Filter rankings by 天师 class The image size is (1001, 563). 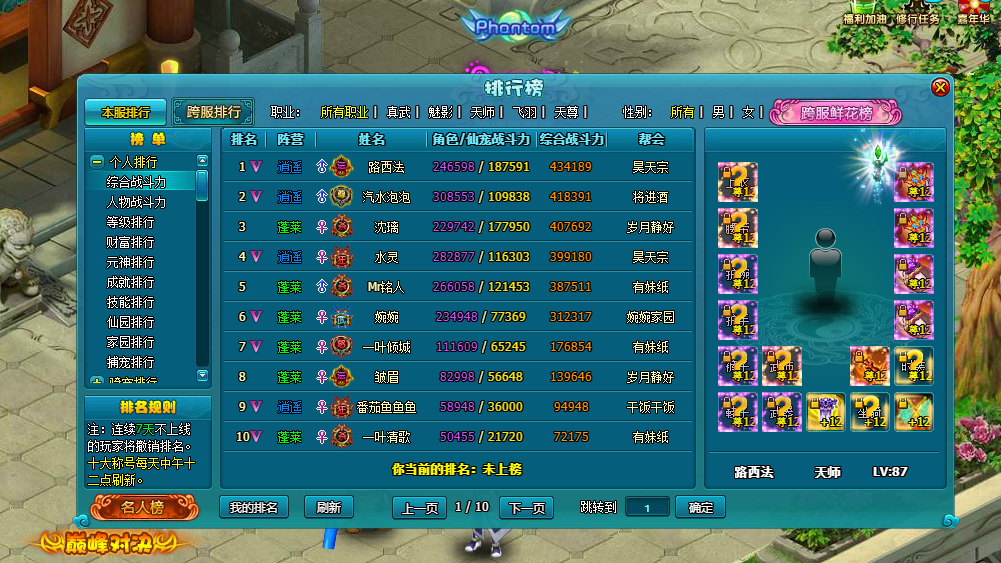tap(482, 112)
